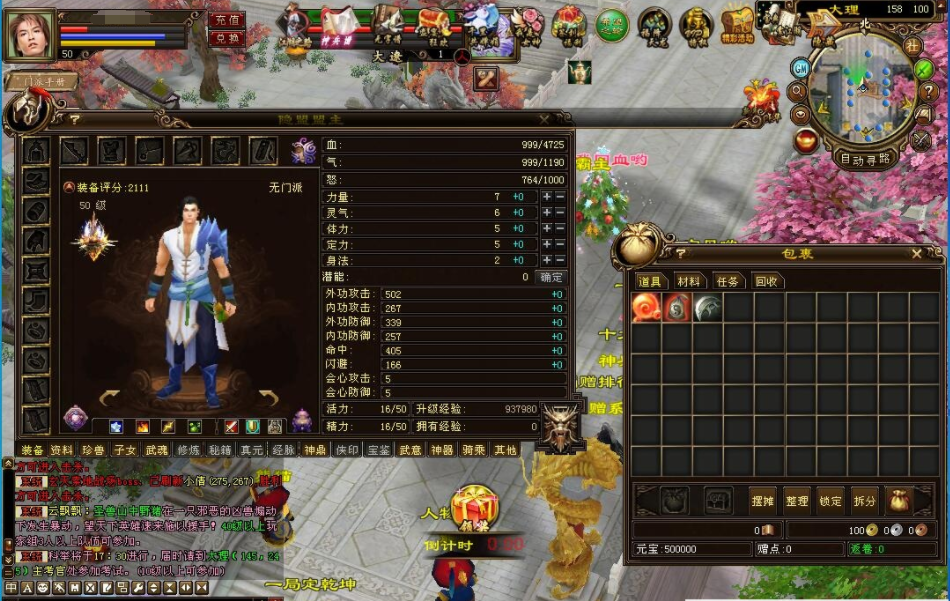Click the player portrait avatar

coord(30,34)
